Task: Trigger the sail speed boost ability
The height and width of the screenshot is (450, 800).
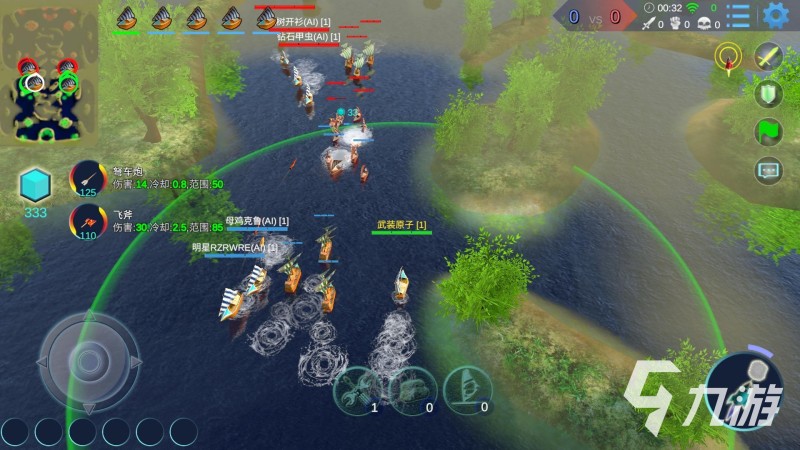Action: pos(468,387)
